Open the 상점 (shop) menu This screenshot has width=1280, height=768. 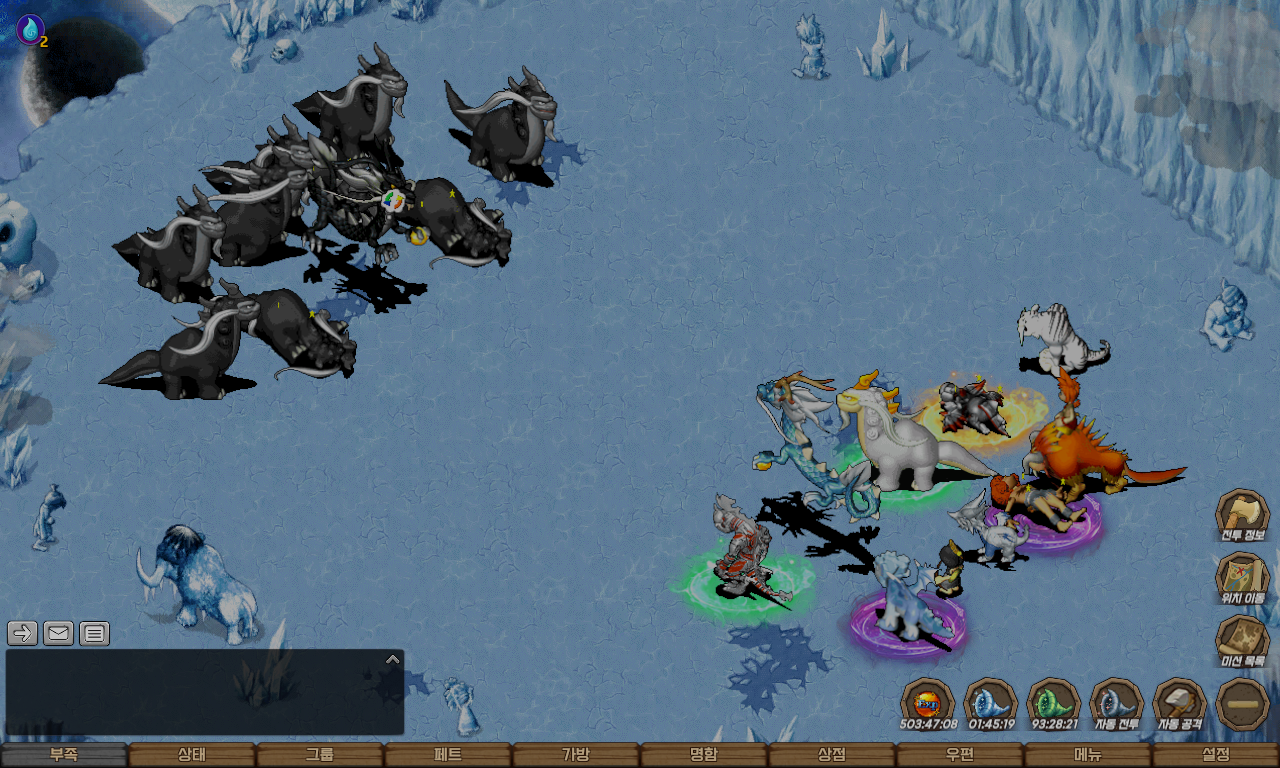click(x=832, y=755)
